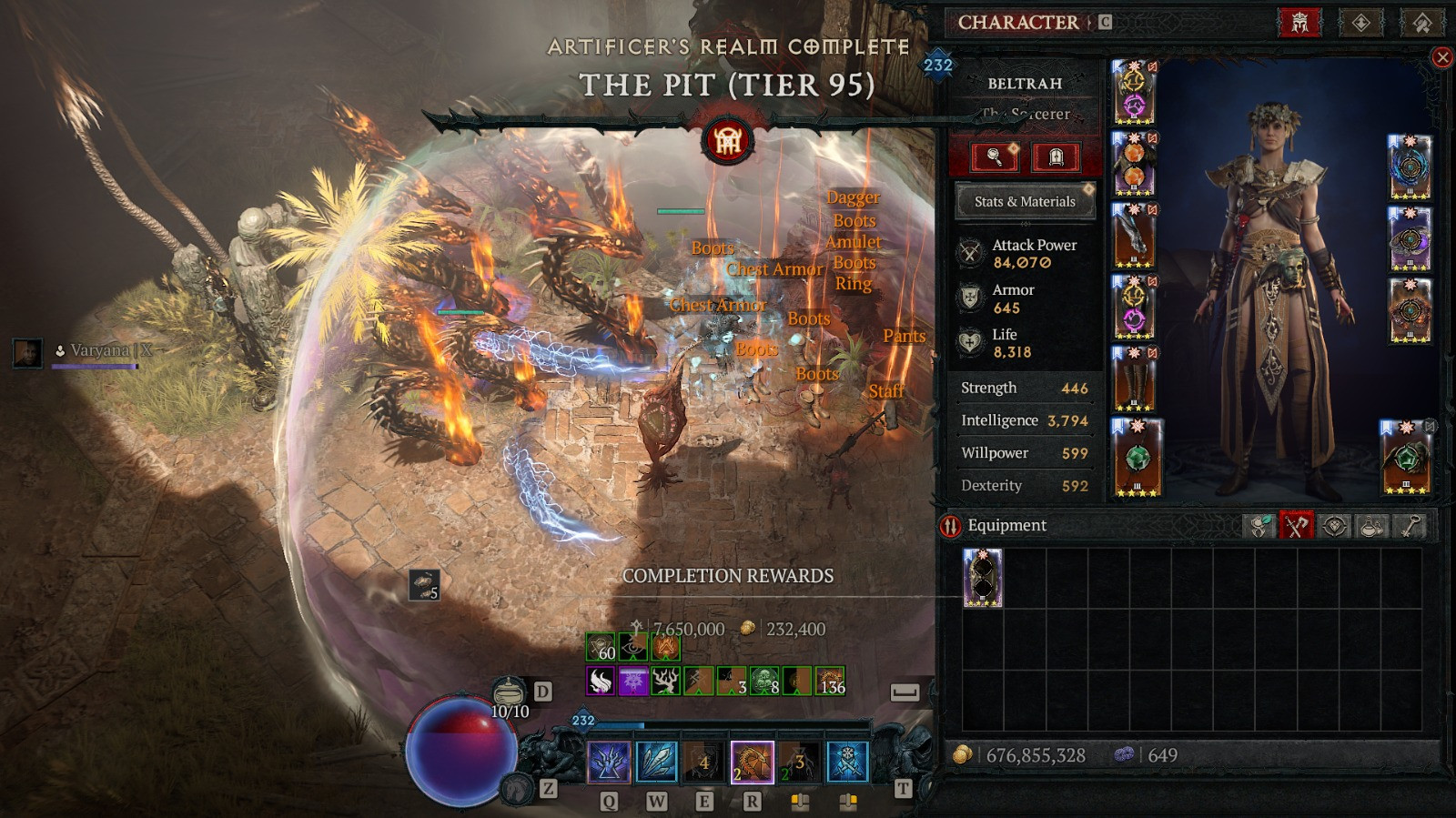The height and width of the screenshot is (818, 1456).
Task: Select the Equipment inventory tab with crossed weapons
Action: (1297, 525)
